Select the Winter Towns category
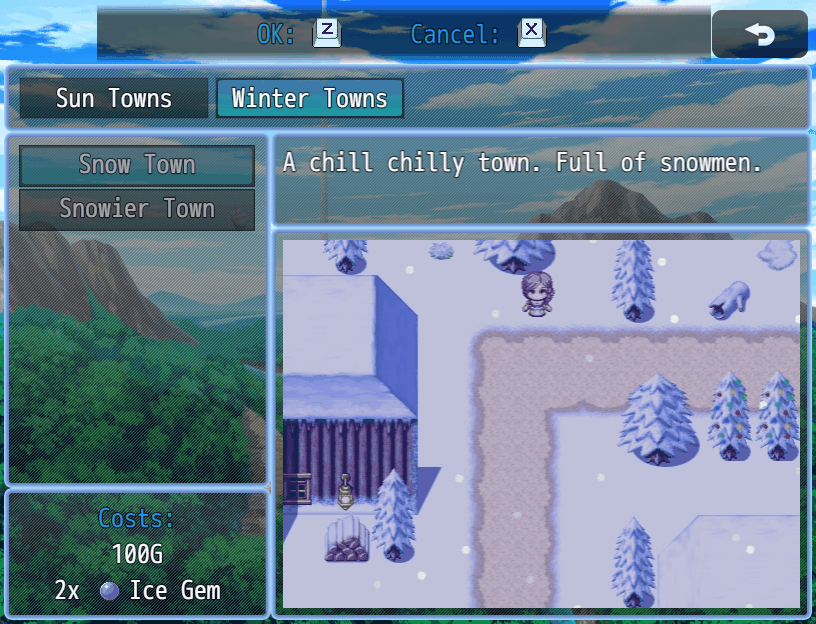The image size is (816, 624). (x=309, y=99)
